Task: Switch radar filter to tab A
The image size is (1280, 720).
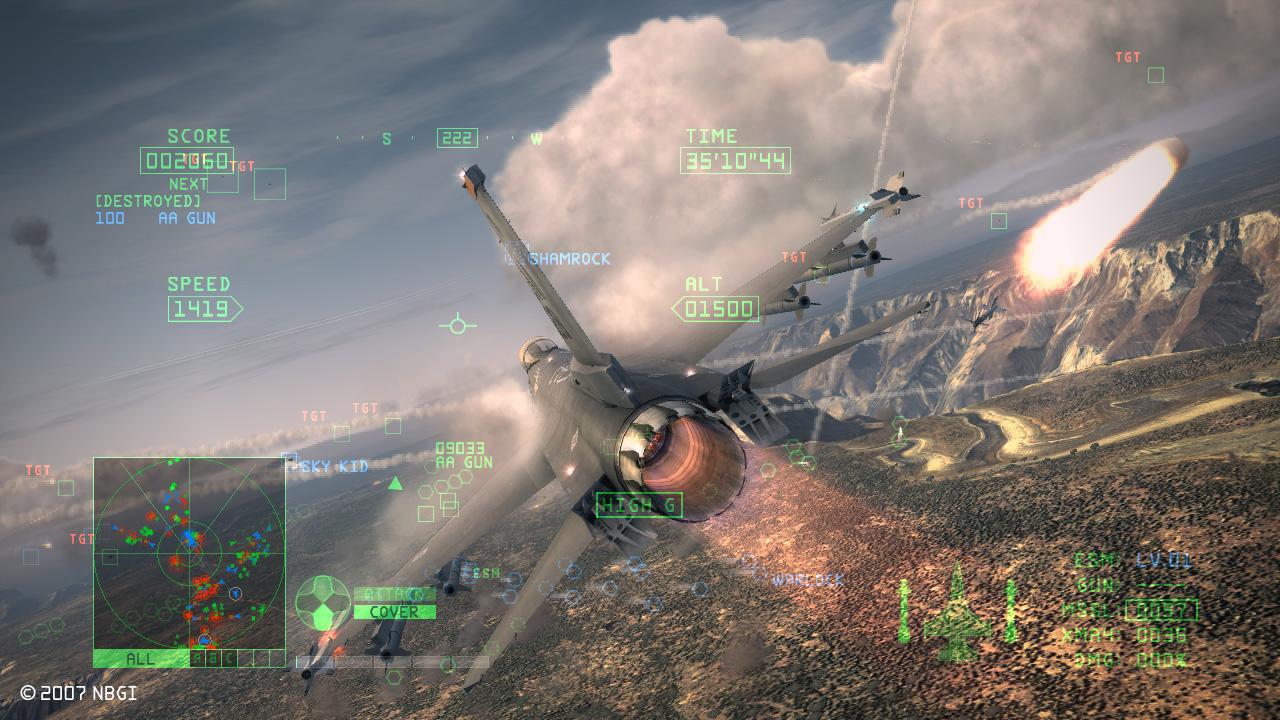Action: click(x=199, y=659)
